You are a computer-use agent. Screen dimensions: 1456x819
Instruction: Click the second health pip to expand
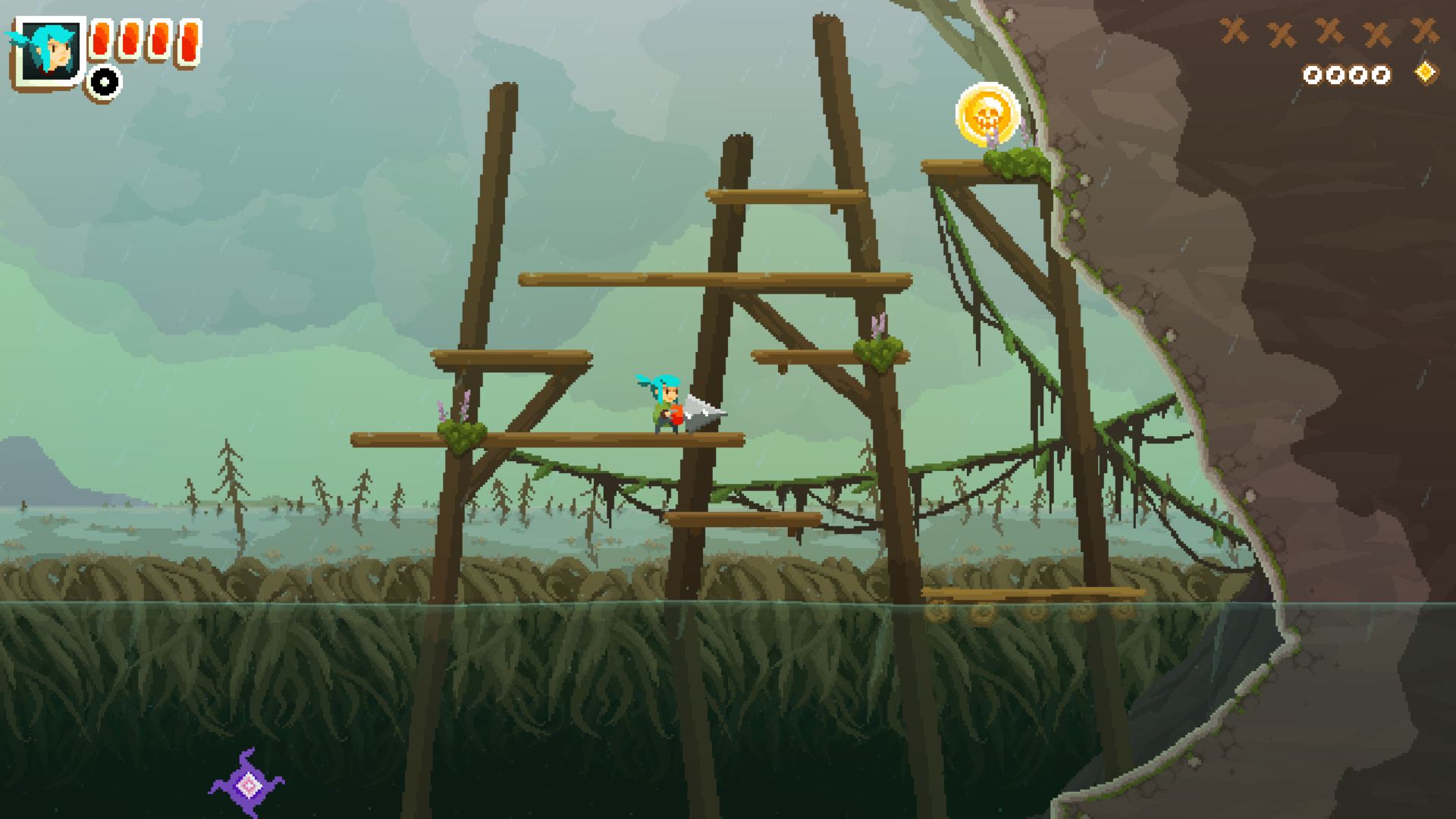[x=130, y=42]
